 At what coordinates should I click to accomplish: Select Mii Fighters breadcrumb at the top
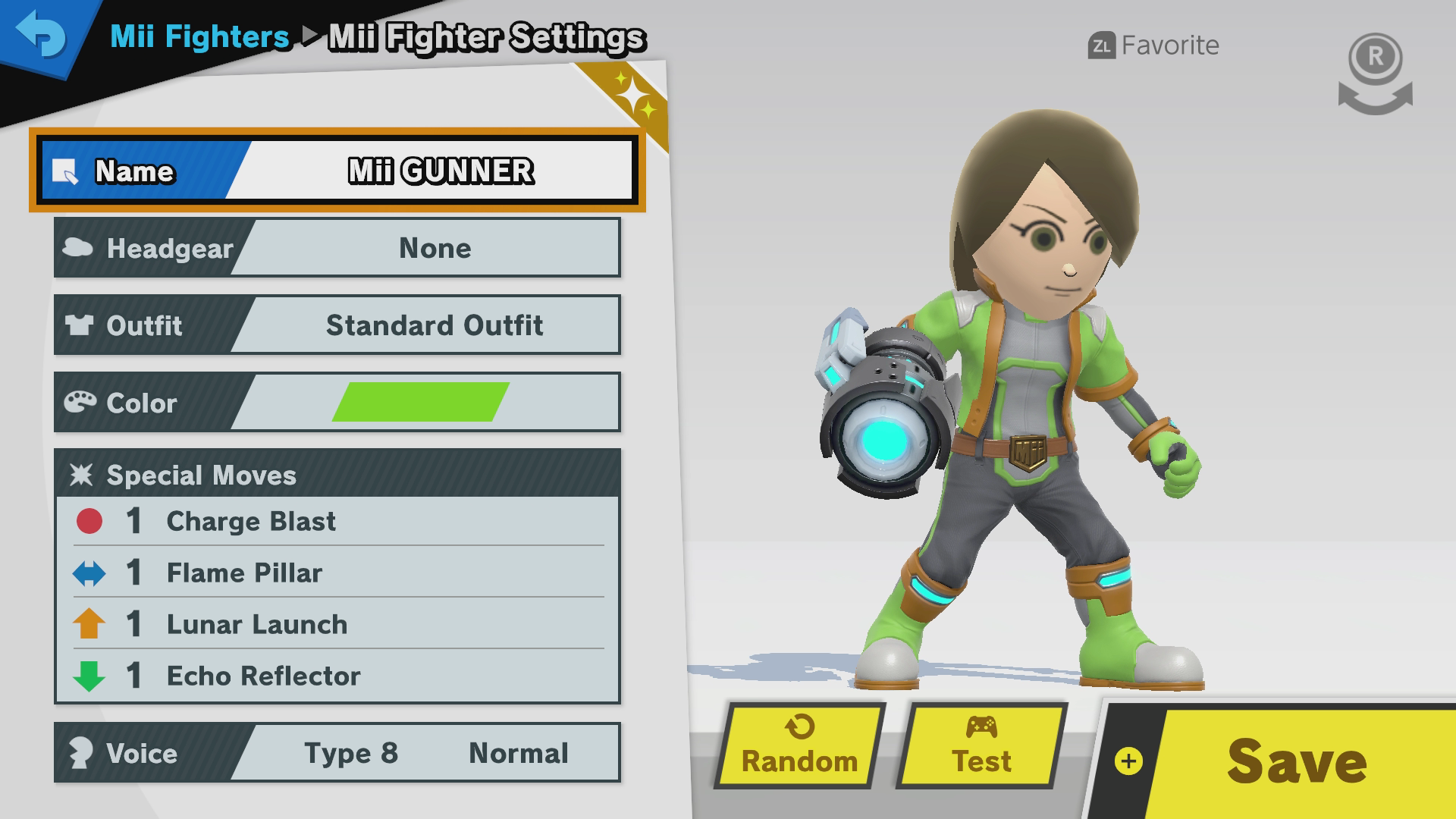coord(199,36)
